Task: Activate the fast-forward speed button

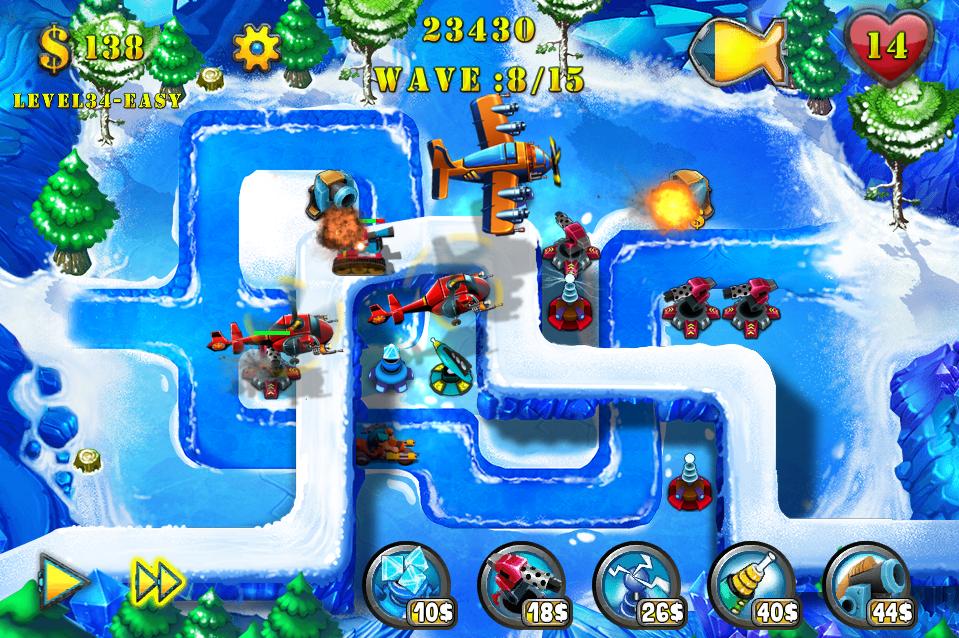Action: 157,579
